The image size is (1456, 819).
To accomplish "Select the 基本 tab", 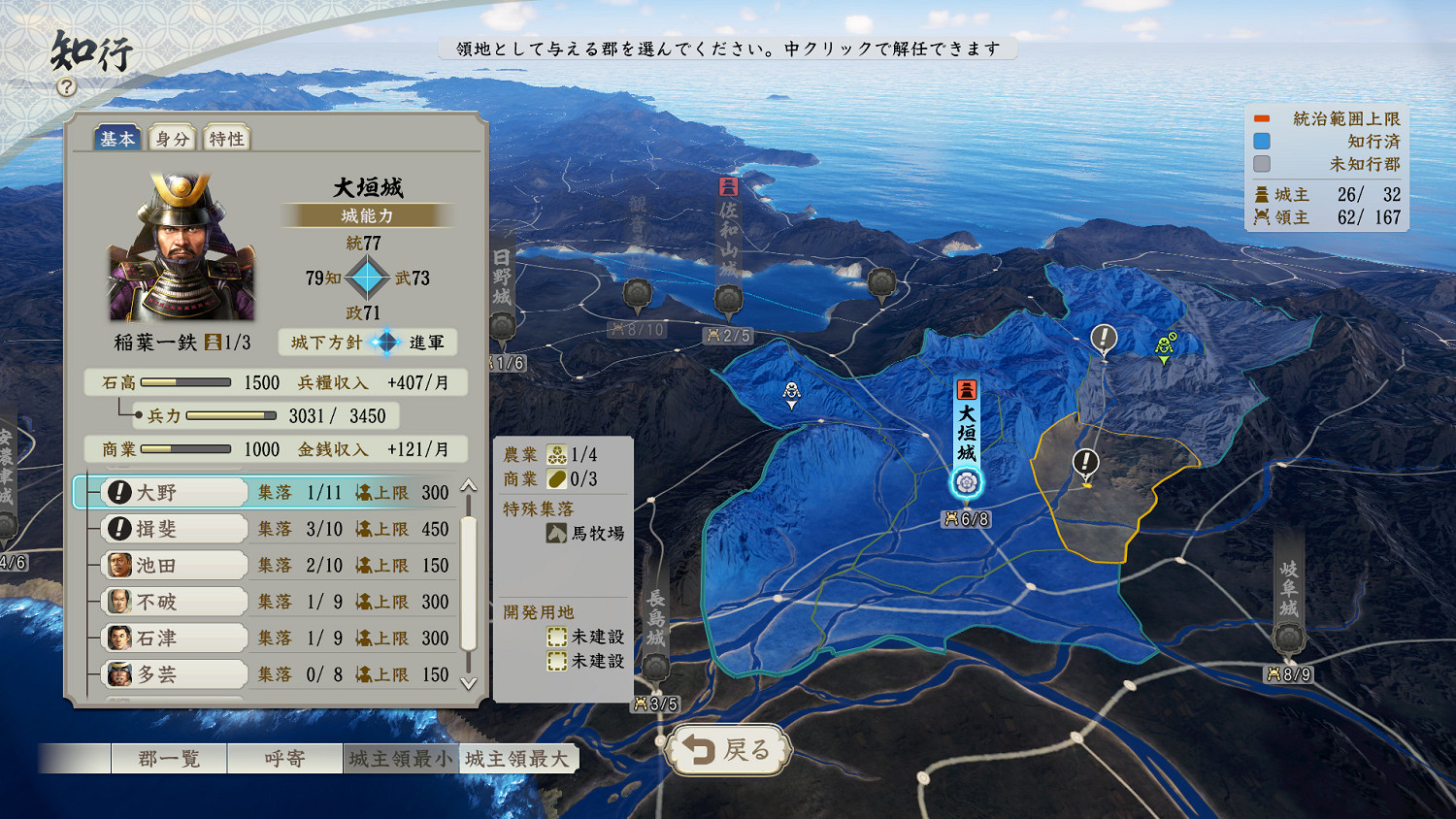I will tap(118, 138).
